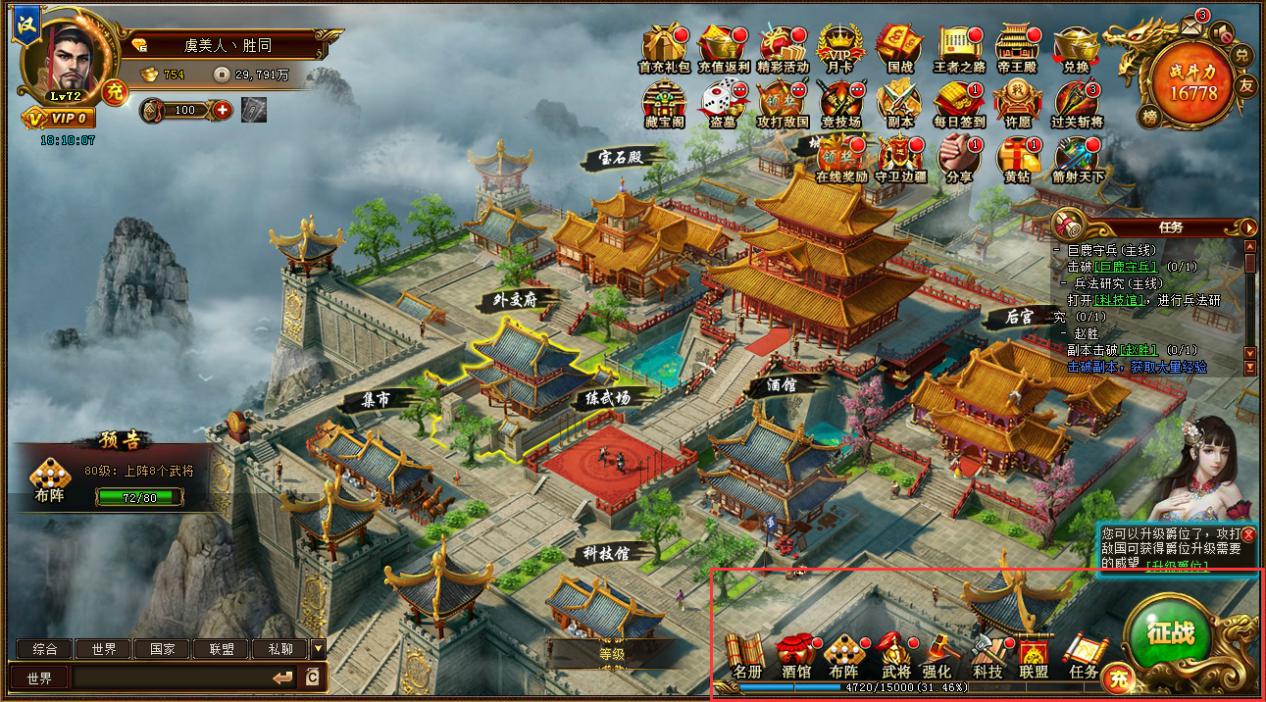Image resolution: width=1266 pixels, height=702 pixels.
Task: Open the 每日签到 daily sign-in
Action: pos(959,101)
